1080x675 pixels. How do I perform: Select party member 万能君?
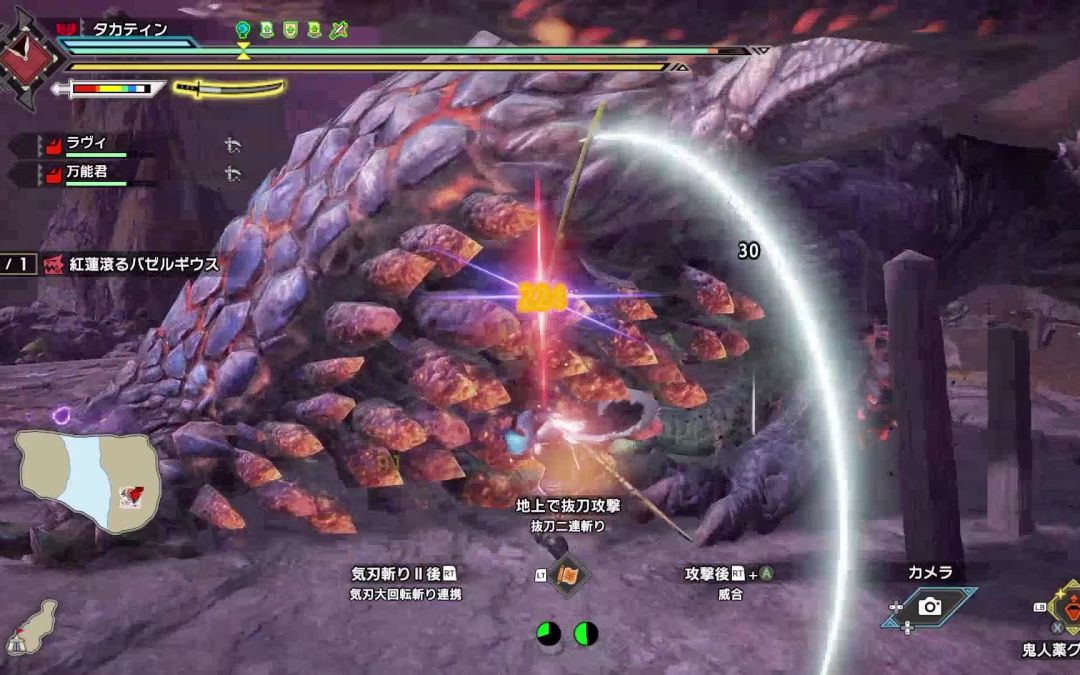click(88, 174)
